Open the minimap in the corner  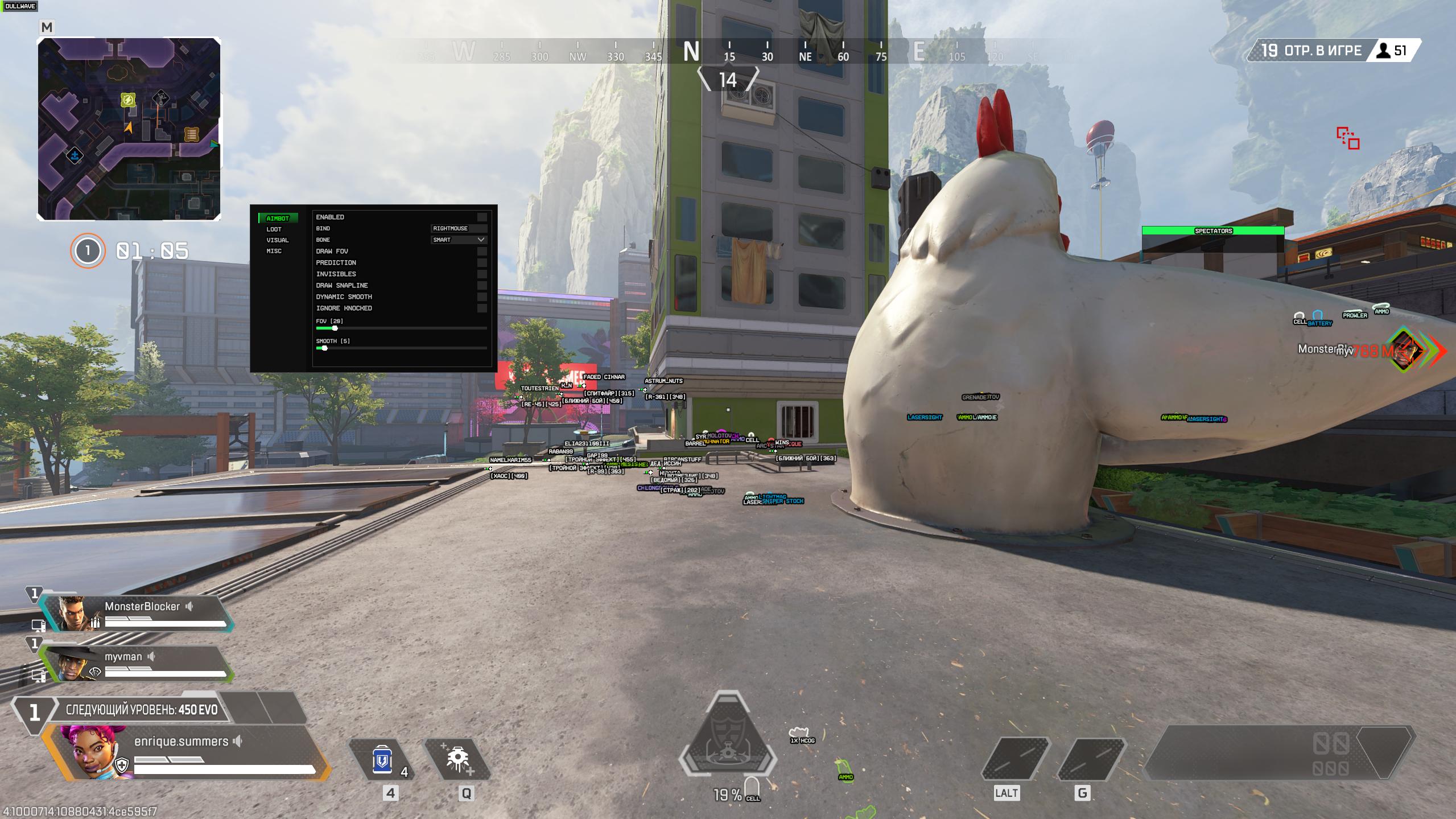129,129
